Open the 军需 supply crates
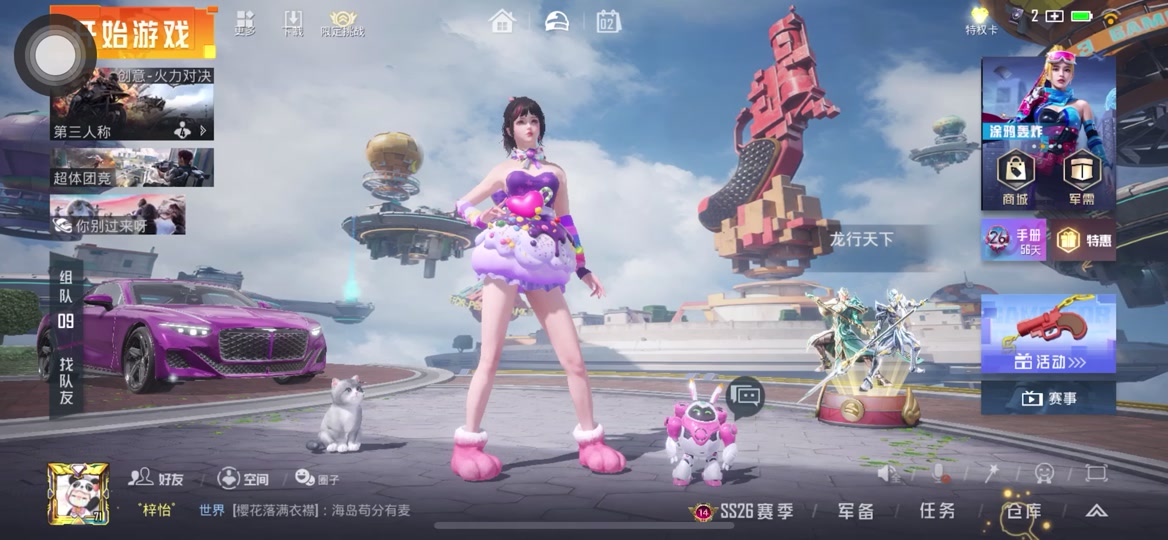The width and height of the screenshot is (1168, 540). point(1081,178)
